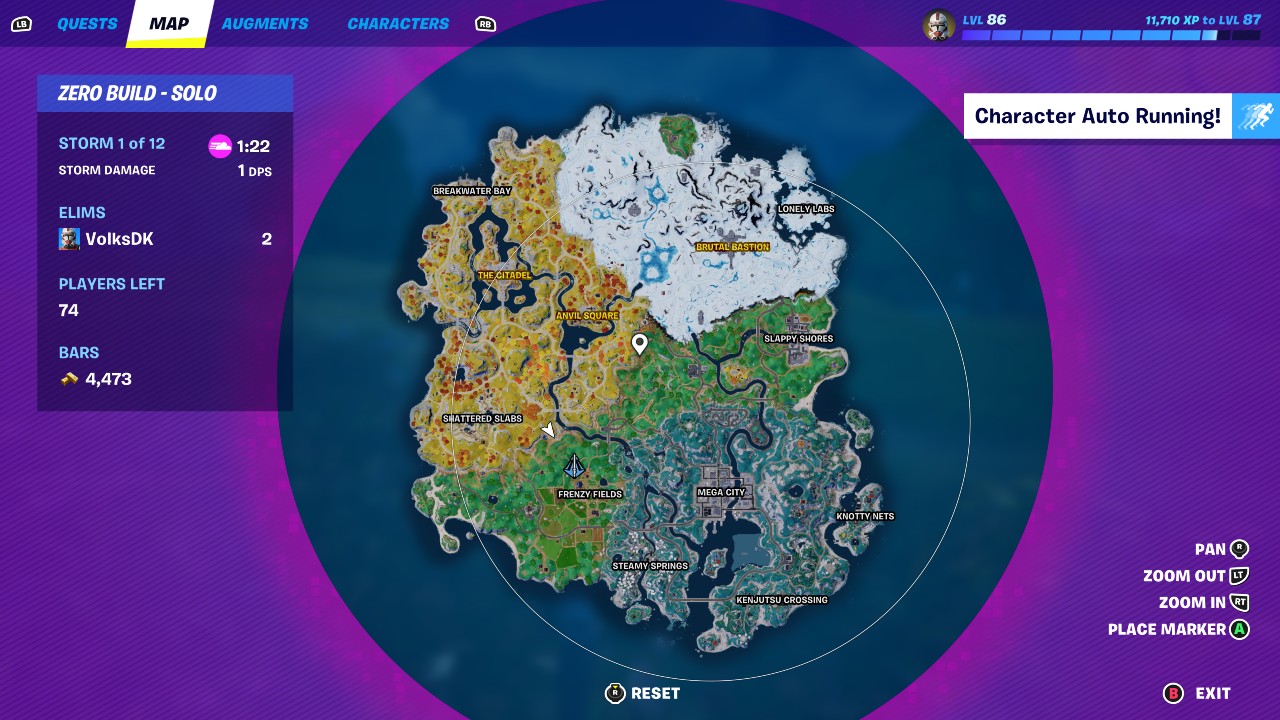Click the RB shoulder button icon
This screenshot has height=720, width=1280.
[x=485, y=23]
